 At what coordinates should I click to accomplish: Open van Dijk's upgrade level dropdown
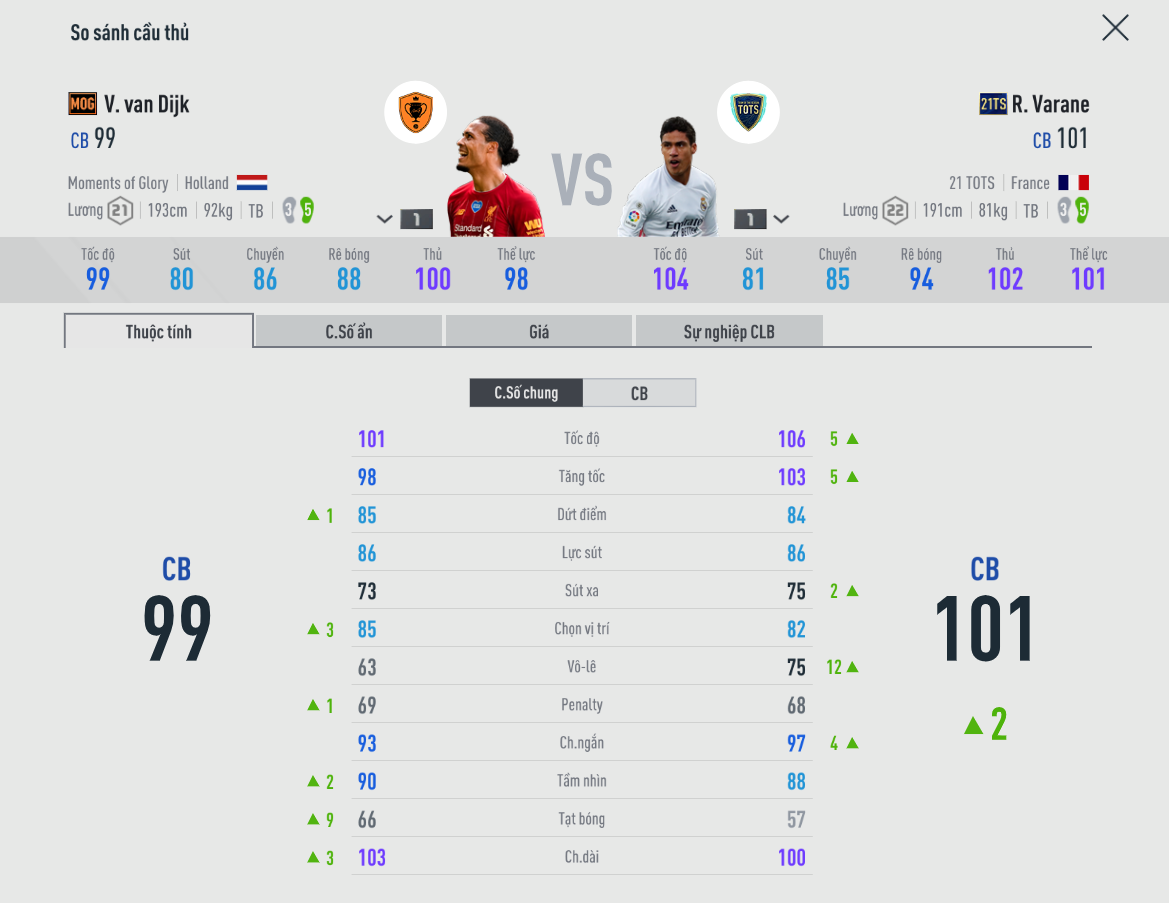point(386,219)
